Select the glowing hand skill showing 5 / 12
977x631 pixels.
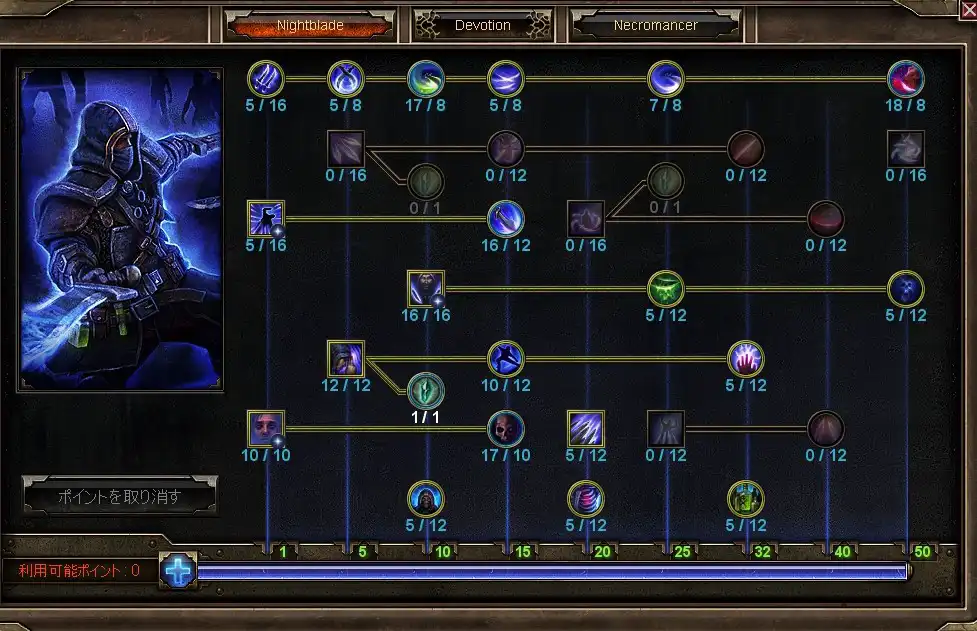[x=746, y=359]
